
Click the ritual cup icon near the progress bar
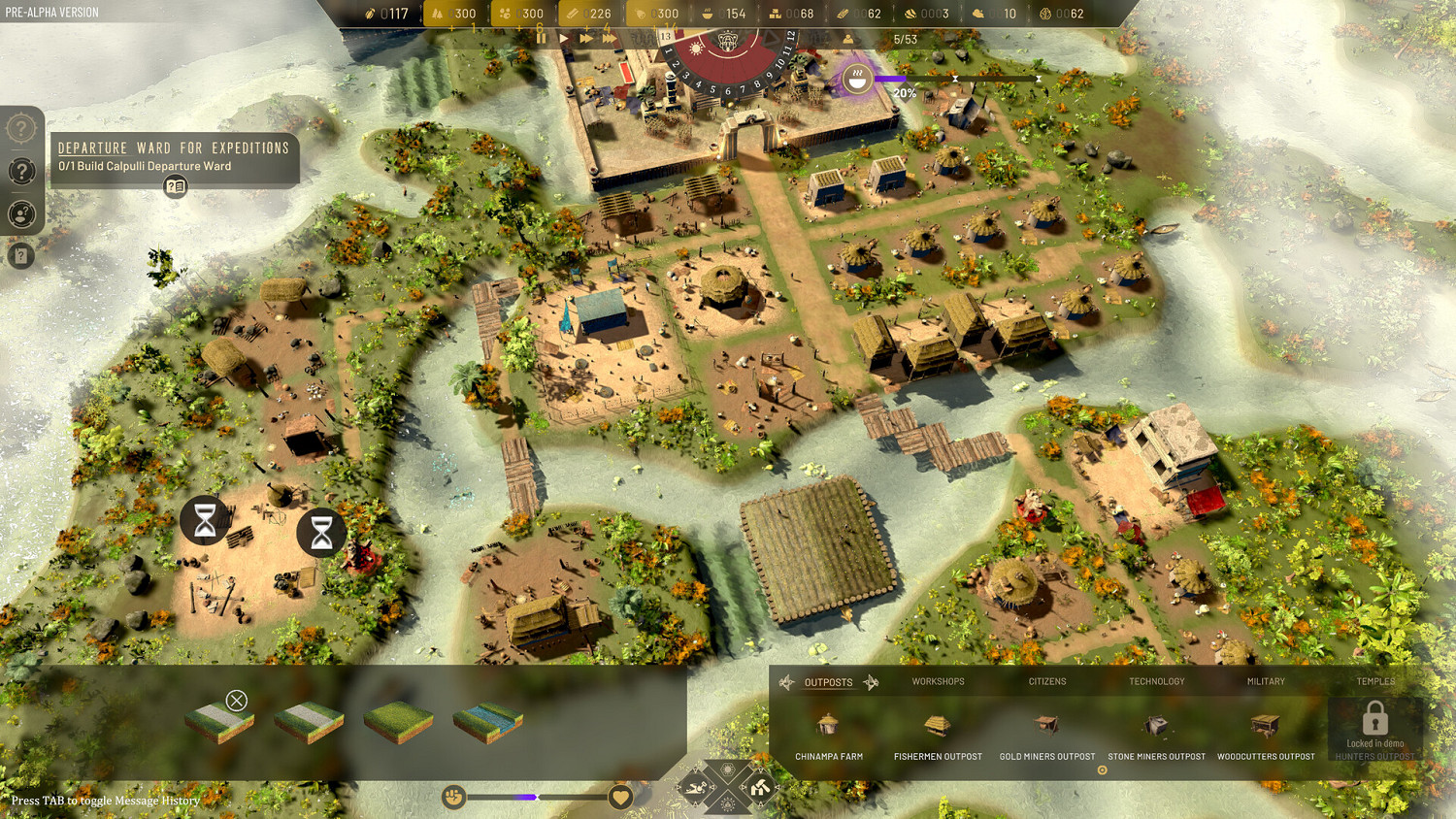click(x=856, y=79)
